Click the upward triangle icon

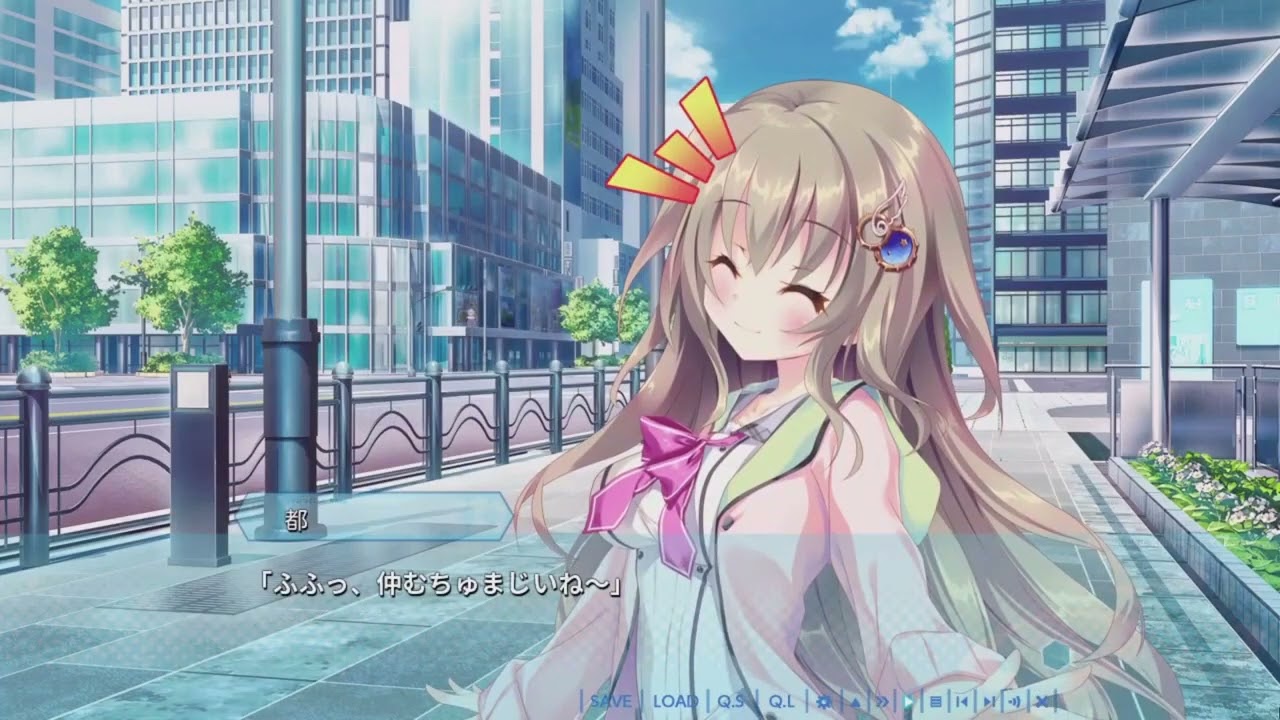[856, 701]
